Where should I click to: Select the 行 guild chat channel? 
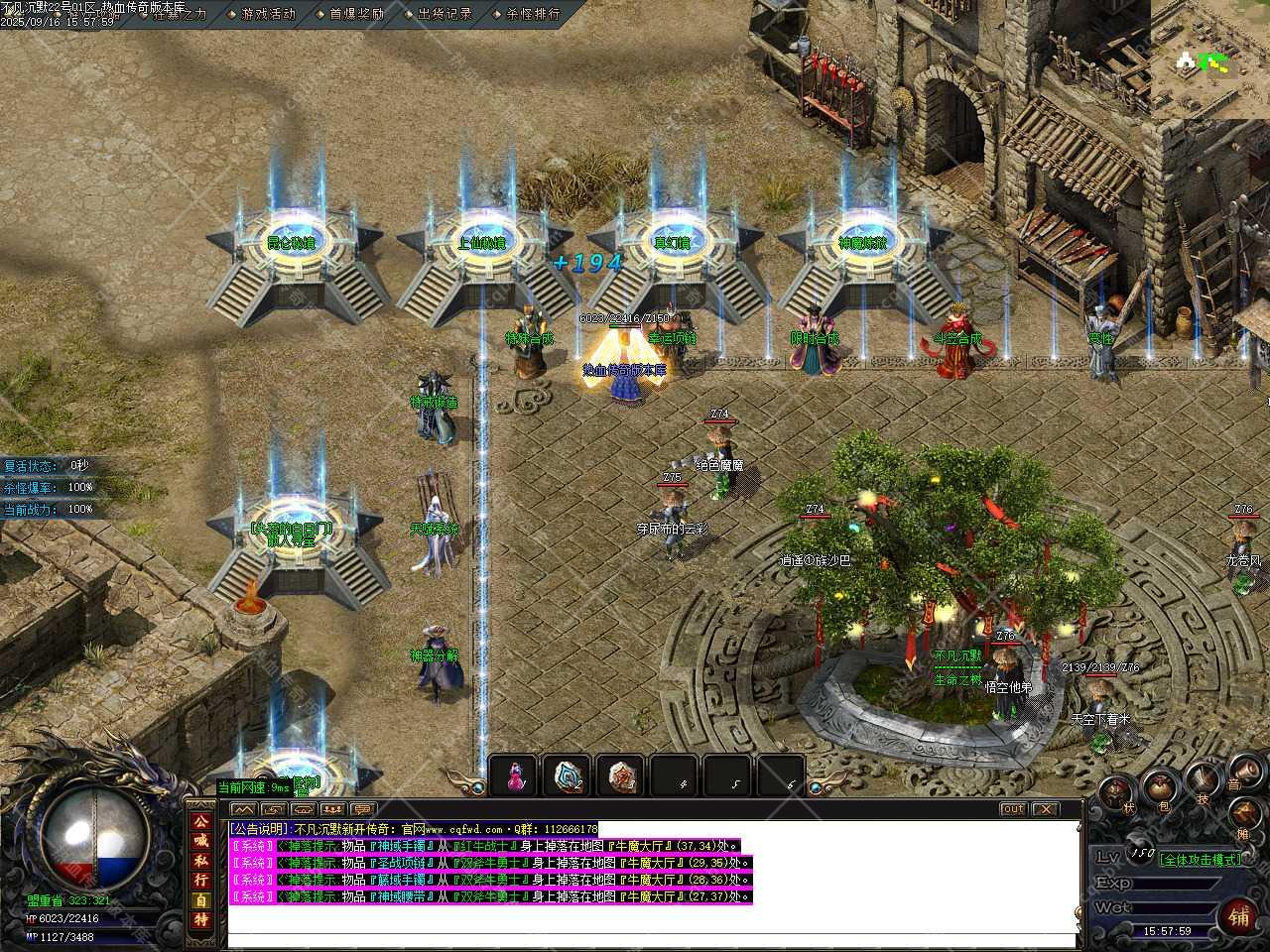pyautogui.click(x=201, y=880)
